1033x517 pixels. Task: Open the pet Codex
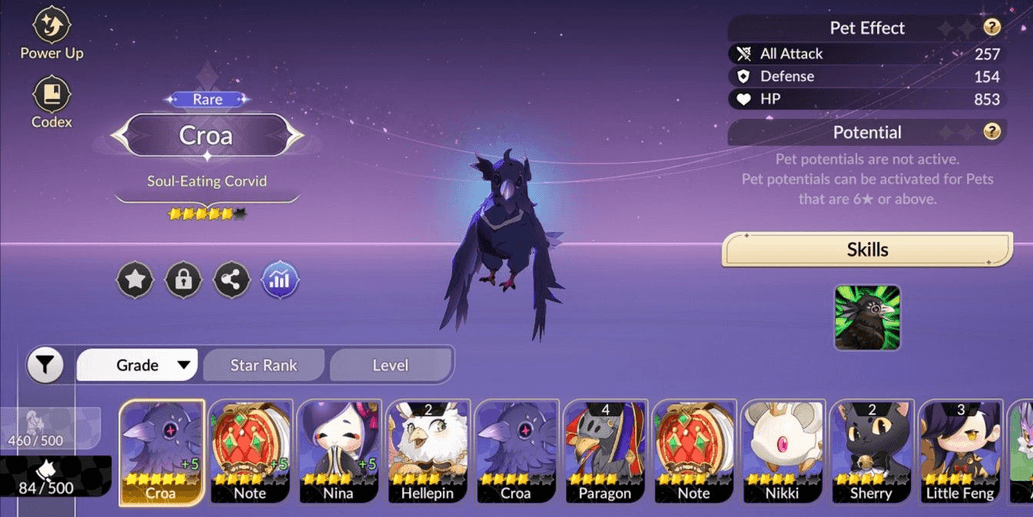[52, 102]
